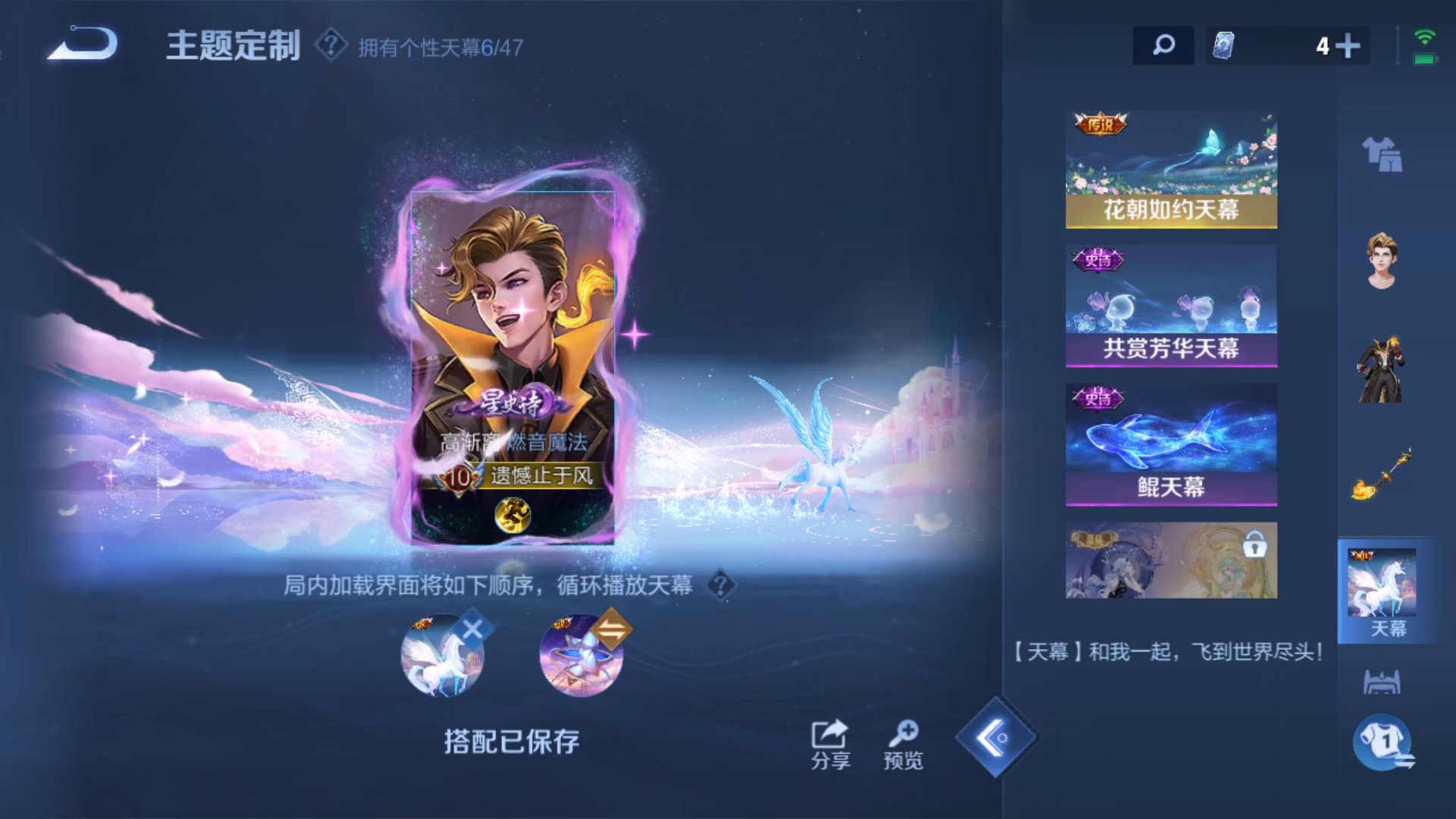Open the search magnifier at top right
The image size is (1456, 819).
click(x=1163, y=45)
